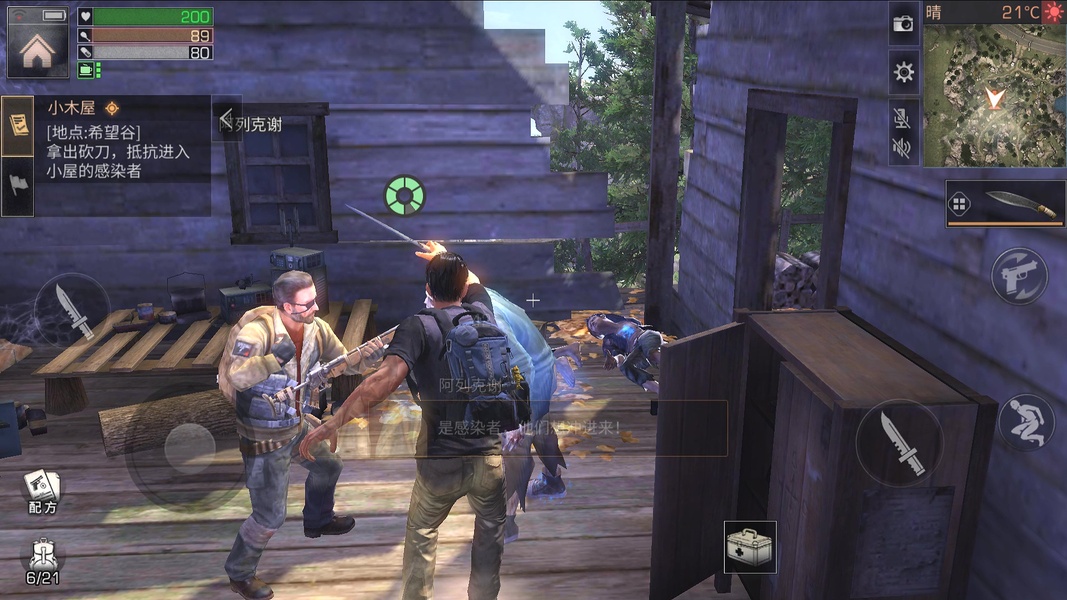This screenshot has width=1067, height=600.
Task: Take a screenshot with camera icon
Action: (904, 24)
